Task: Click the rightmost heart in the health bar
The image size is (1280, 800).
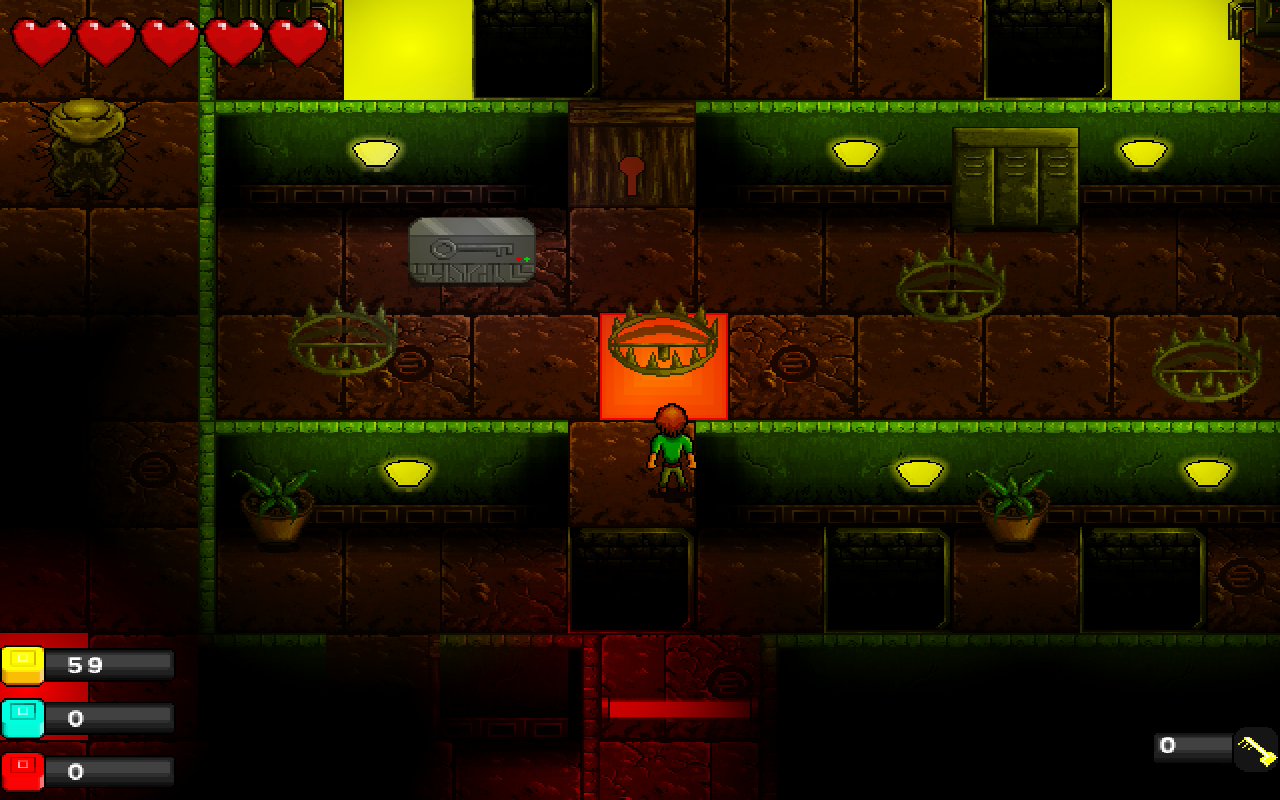Action: click(x=295, y=40)
